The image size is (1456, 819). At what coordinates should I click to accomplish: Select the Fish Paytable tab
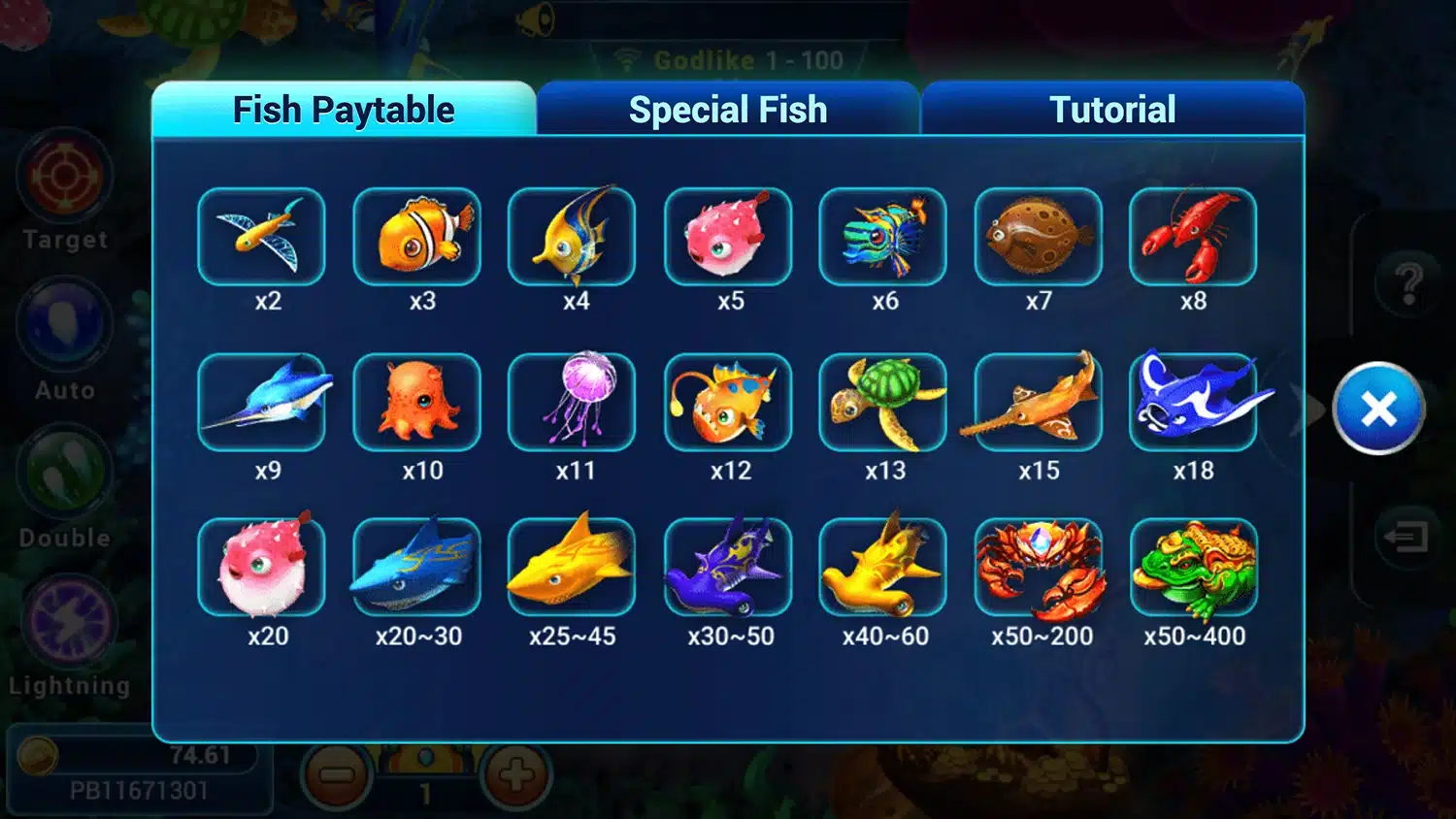click(344, 110)
